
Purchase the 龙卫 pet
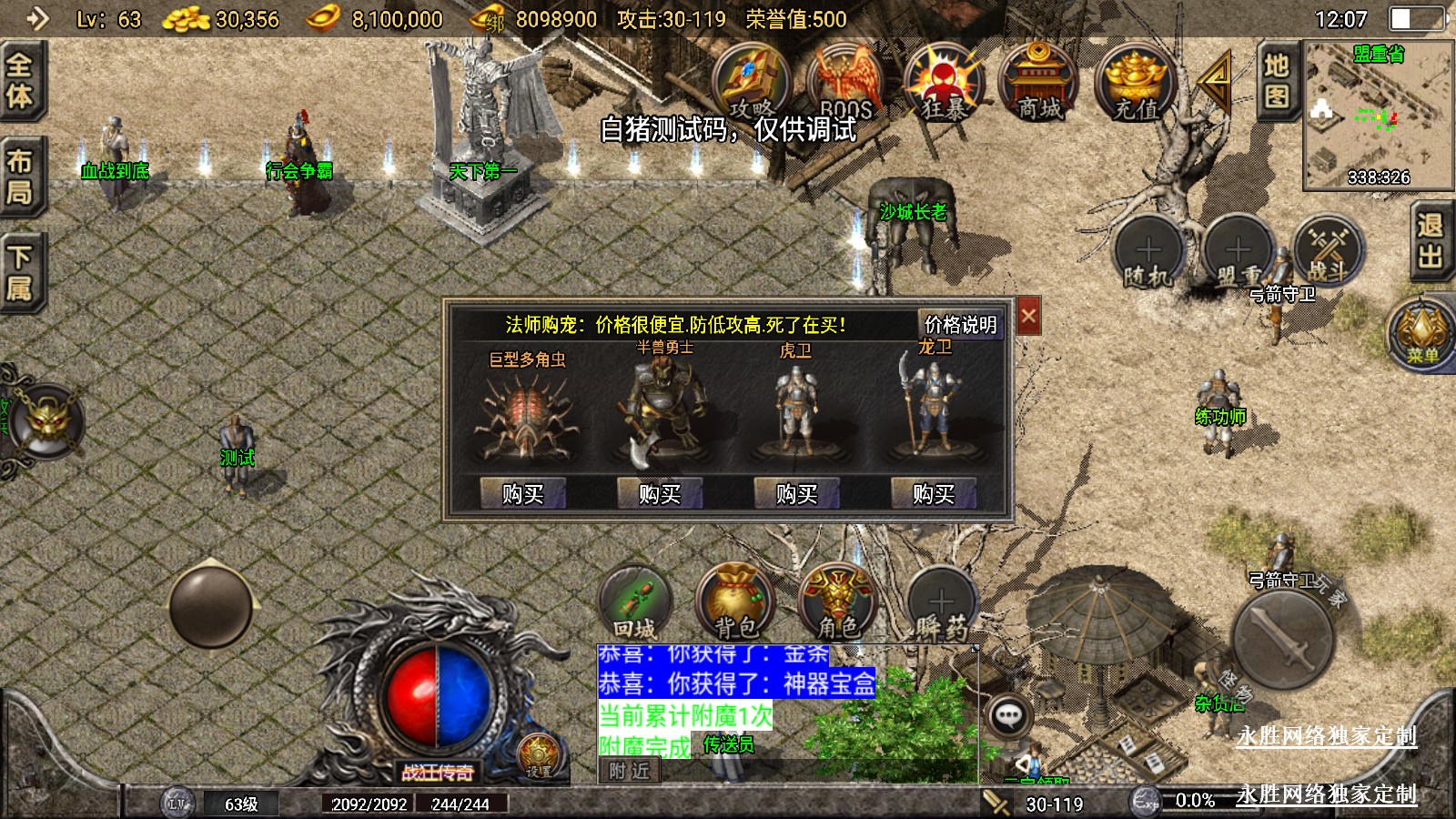tap(934, 493)
